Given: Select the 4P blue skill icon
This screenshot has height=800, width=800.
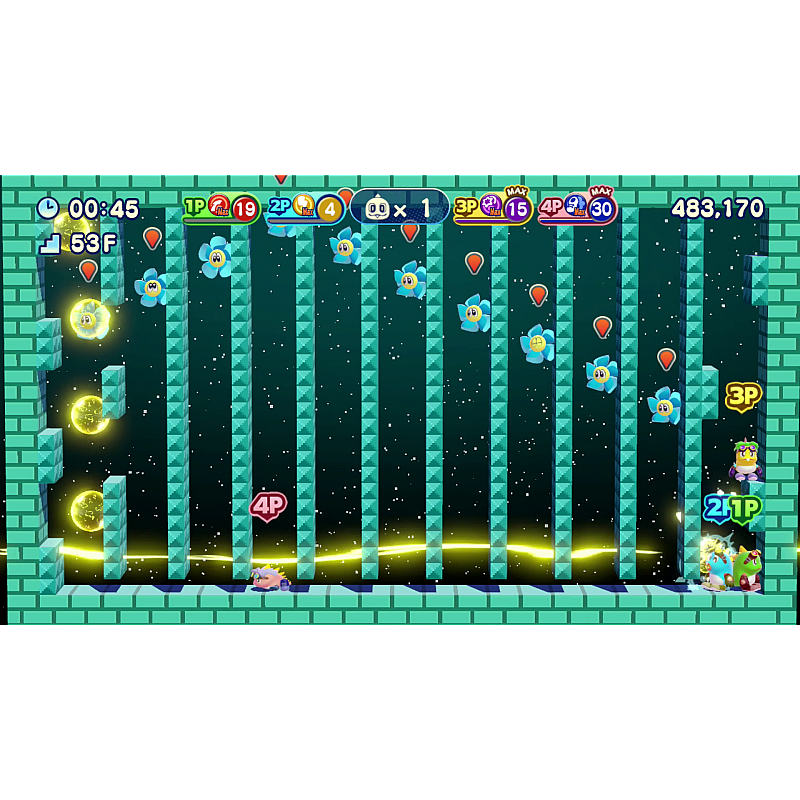Looking at the screenshot, I should pyautogui.click(x=576, y=206).
